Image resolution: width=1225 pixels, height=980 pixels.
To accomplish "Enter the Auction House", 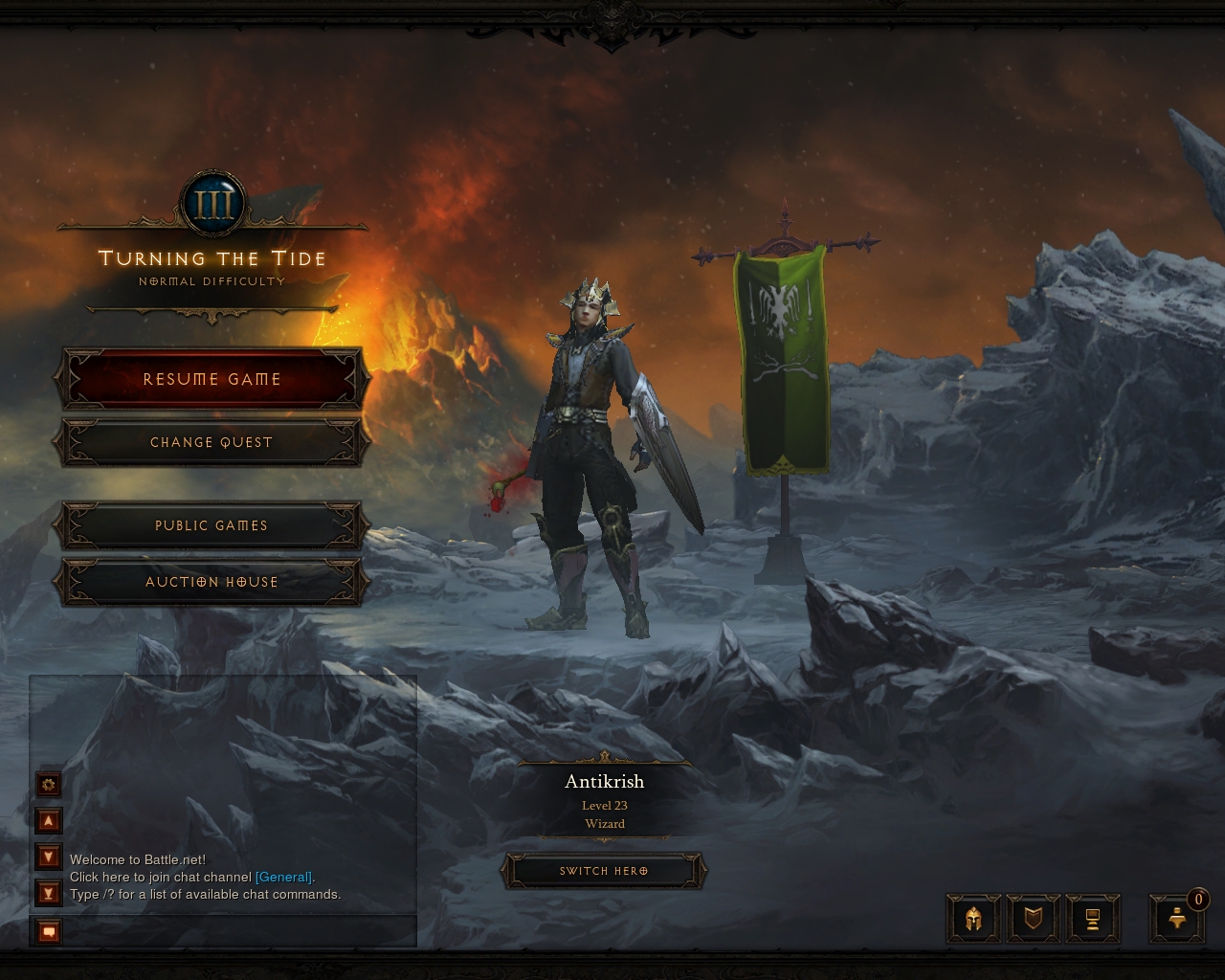I will coord(212,582).
